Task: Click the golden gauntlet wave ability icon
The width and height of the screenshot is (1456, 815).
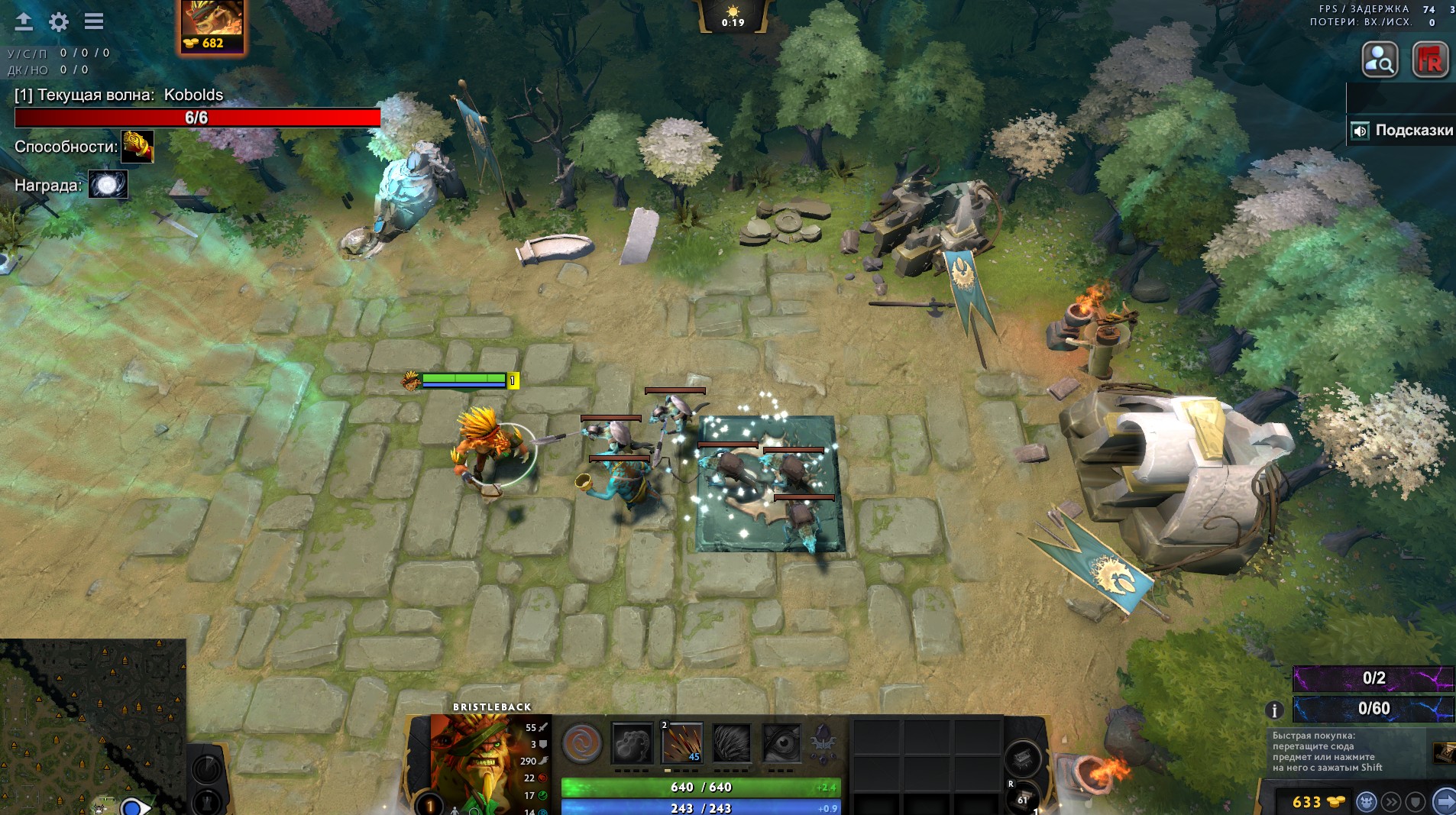Action: pos(138,147)
